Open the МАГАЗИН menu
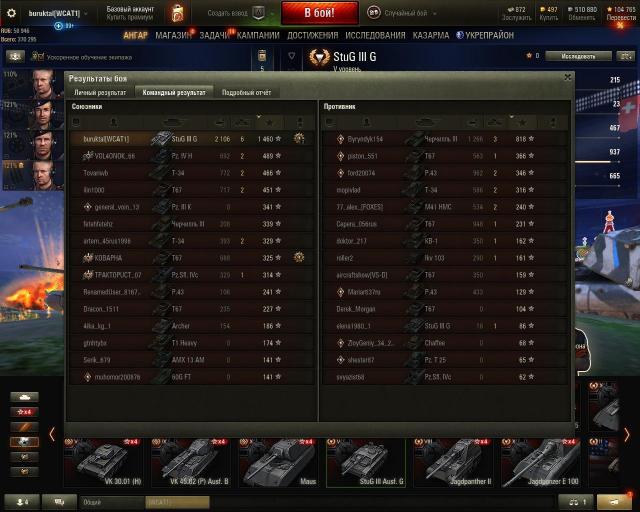640x512 pixels. point(173,35)
